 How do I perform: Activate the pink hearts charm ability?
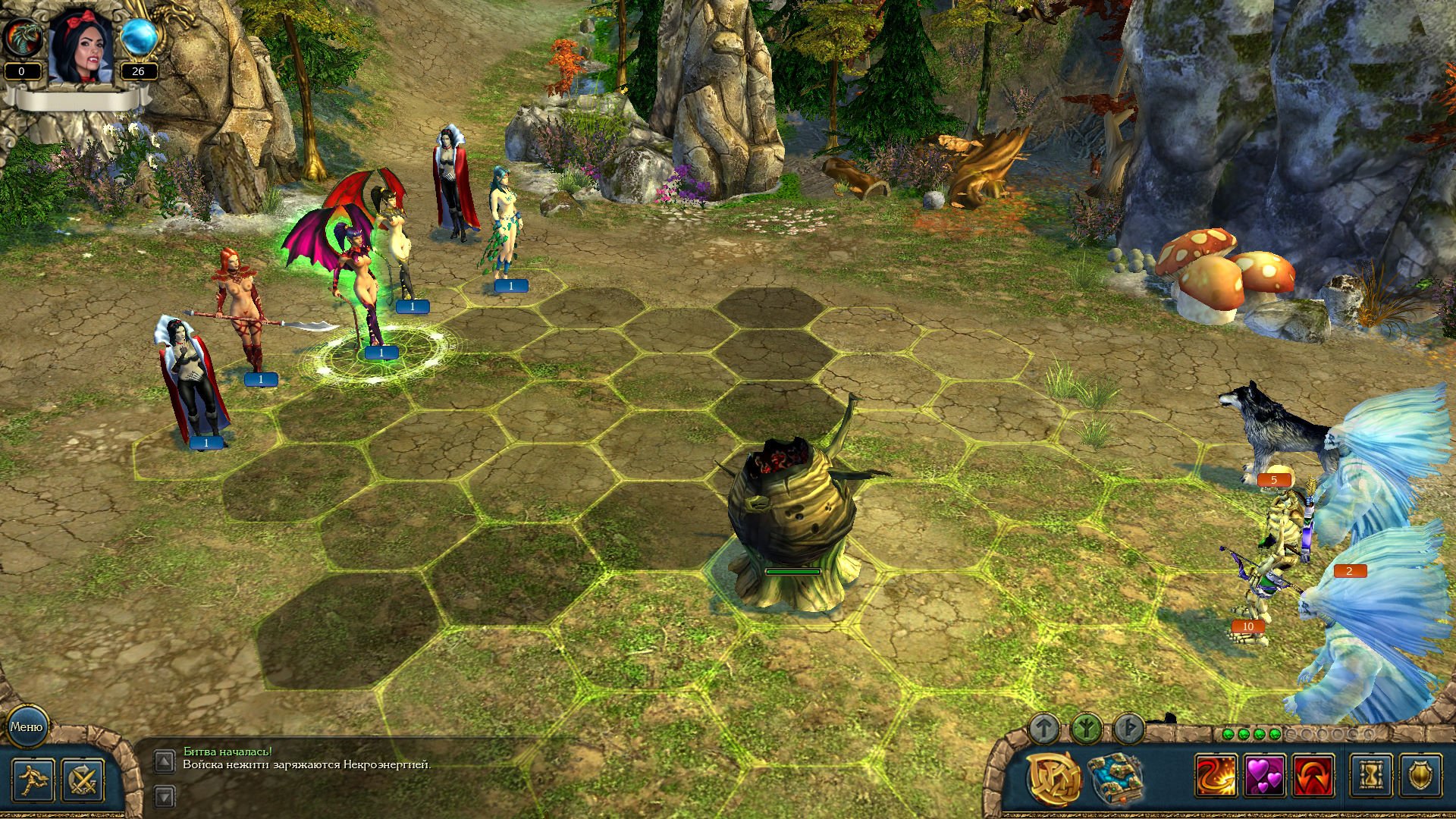1265,777
